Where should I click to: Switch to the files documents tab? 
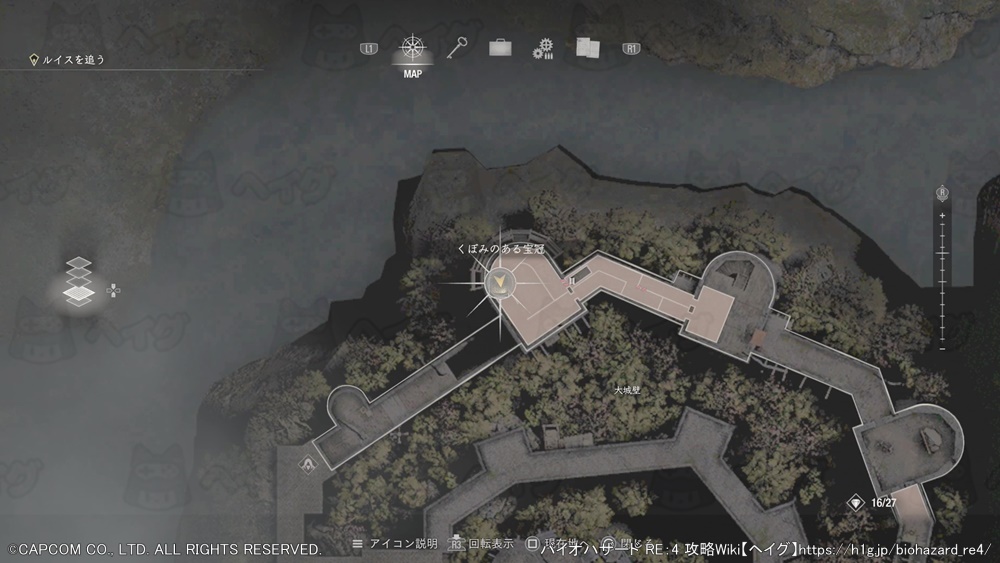pos(586,47)
